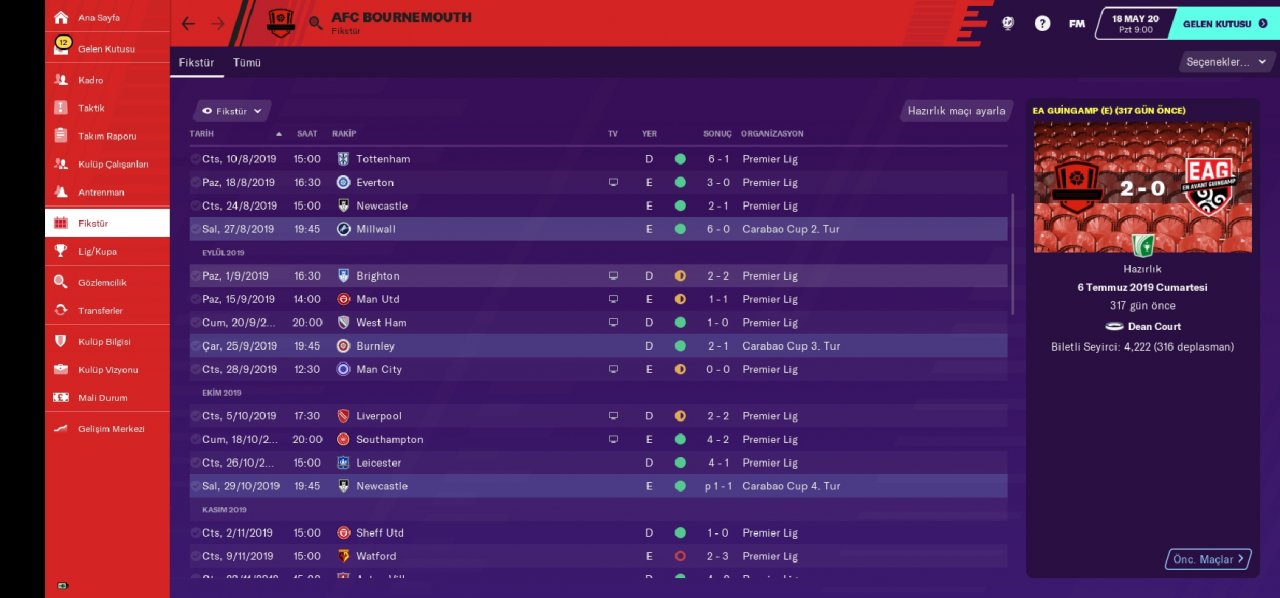Open the Önc. Maçlar button
Image resolution: width=1280 pixels, height=598 pixels.
coord(1207,559)
